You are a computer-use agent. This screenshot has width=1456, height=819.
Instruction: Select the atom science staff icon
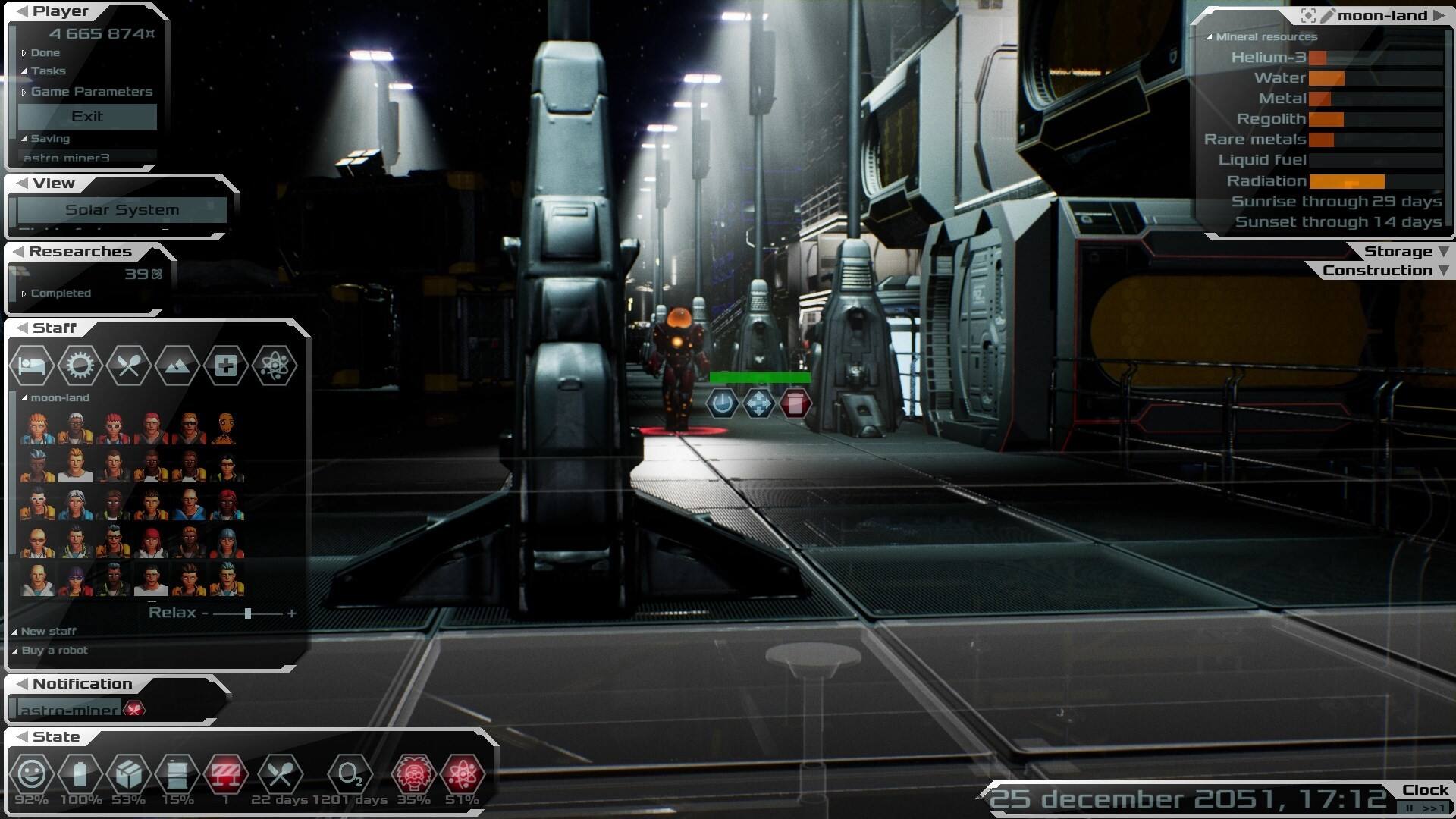pos(274,366)
